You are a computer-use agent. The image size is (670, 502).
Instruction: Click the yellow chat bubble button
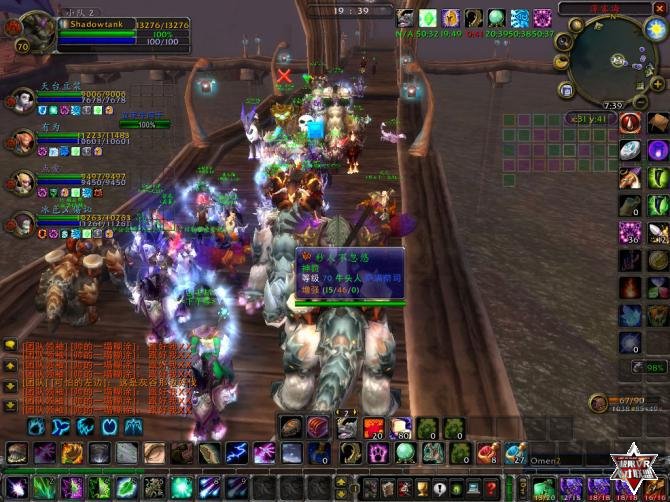tap(11, 344)
